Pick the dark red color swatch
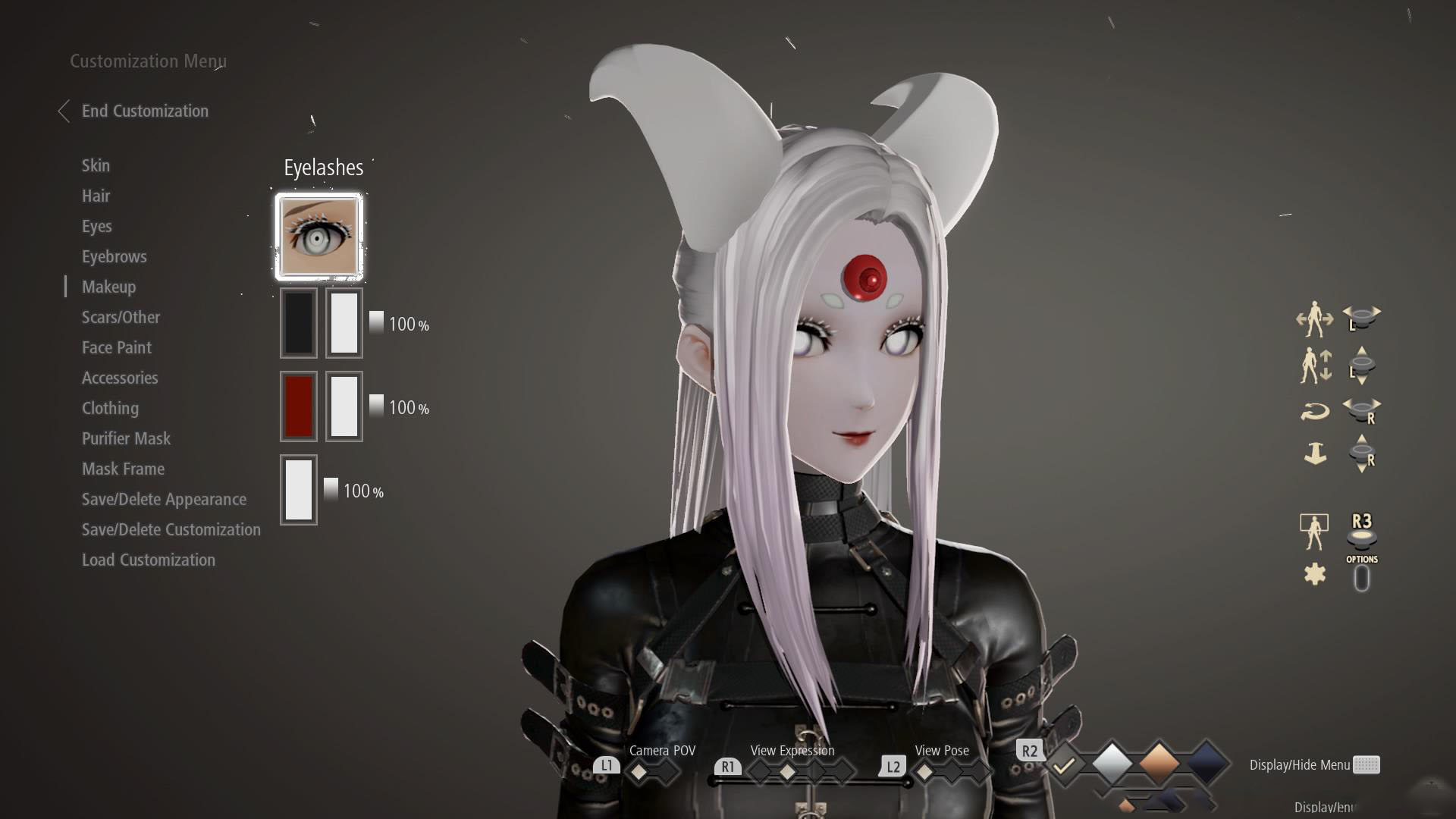The image size is (1456, 819). point(299,406)
